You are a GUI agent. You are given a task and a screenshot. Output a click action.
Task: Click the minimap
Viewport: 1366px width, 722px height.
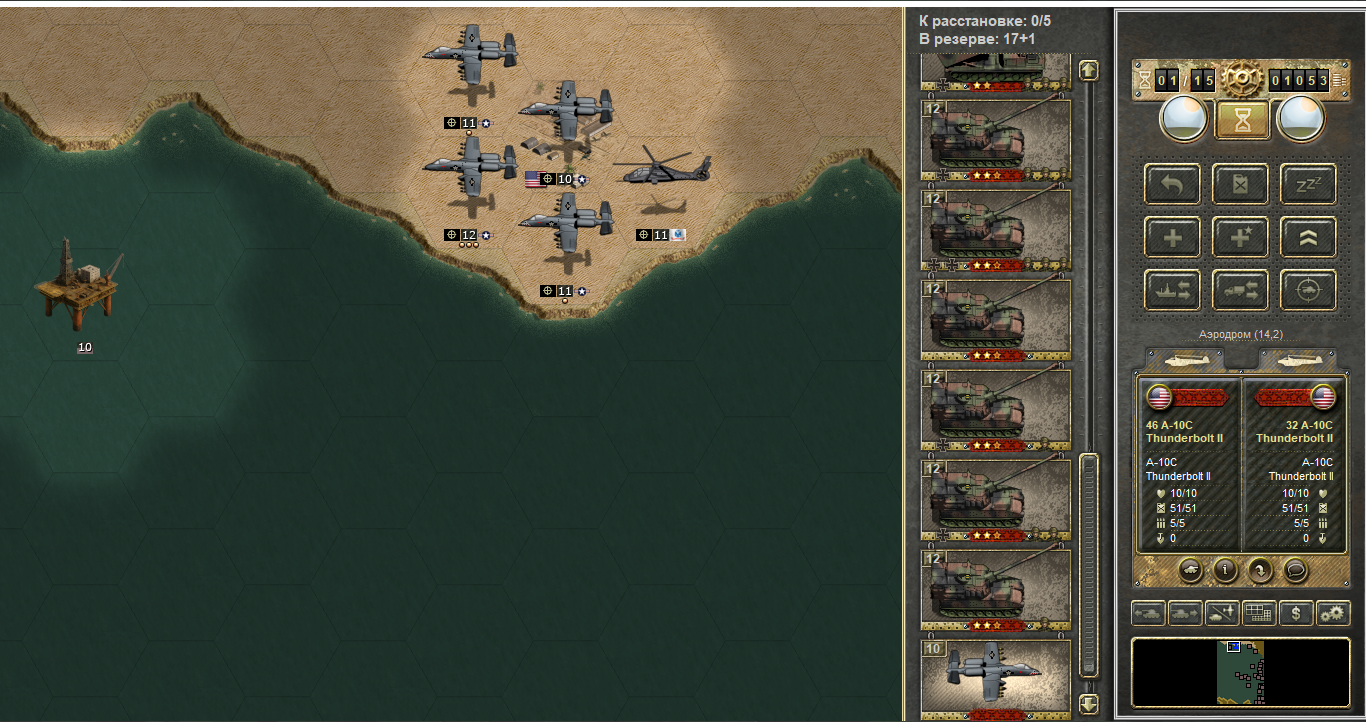1240,672
